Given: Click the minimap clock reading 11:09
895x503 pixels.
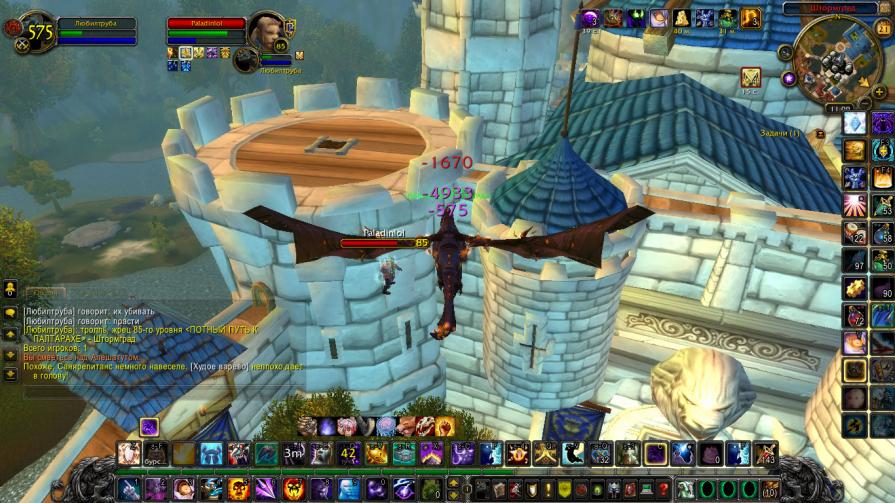Looking at the screenshot, I should point(839,107).
